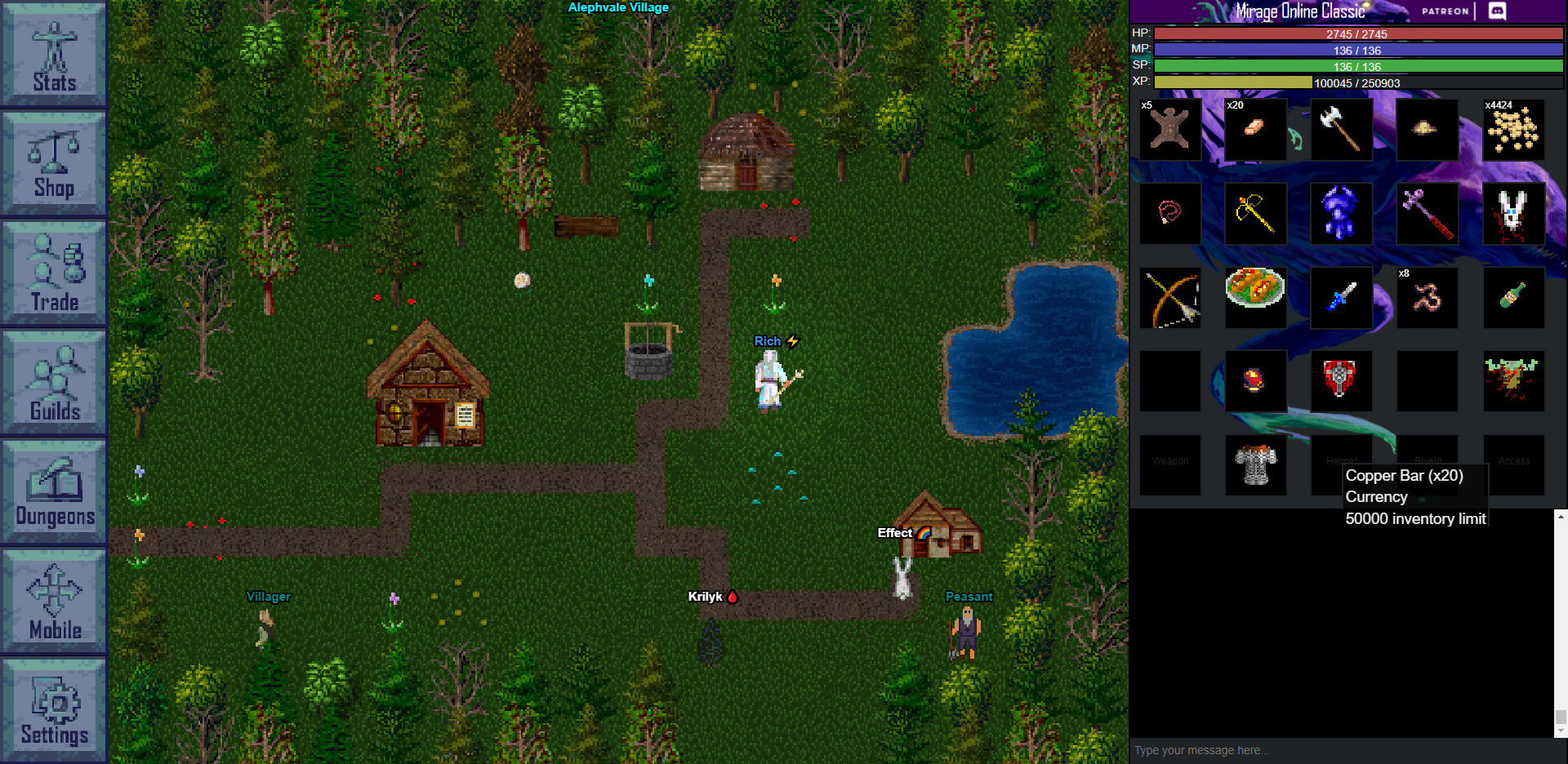Select the golden scepter inventory item

(x=1255, y=213)
